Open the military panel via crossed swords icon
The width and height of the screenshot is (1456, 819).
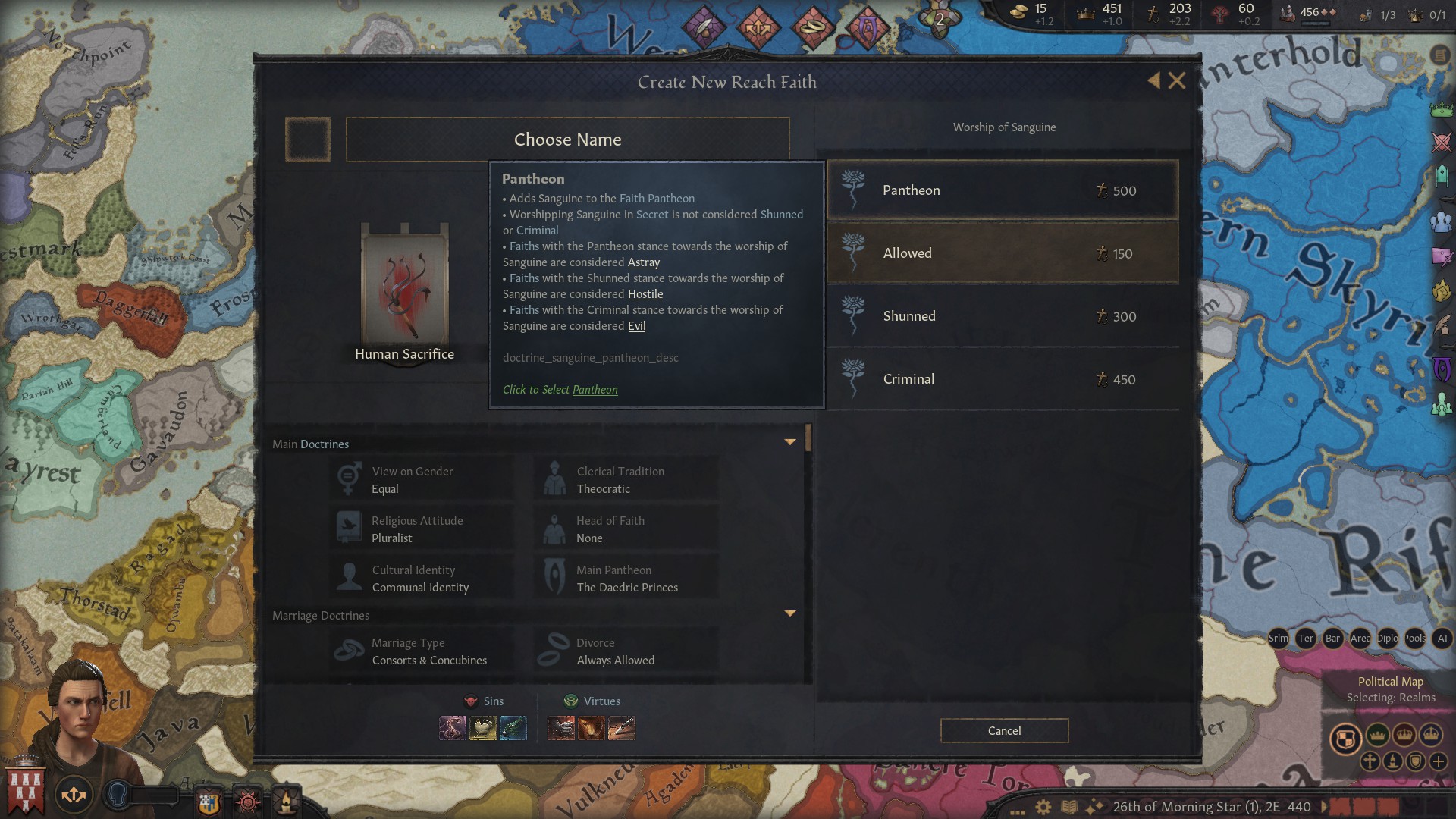coord(1441,140)
